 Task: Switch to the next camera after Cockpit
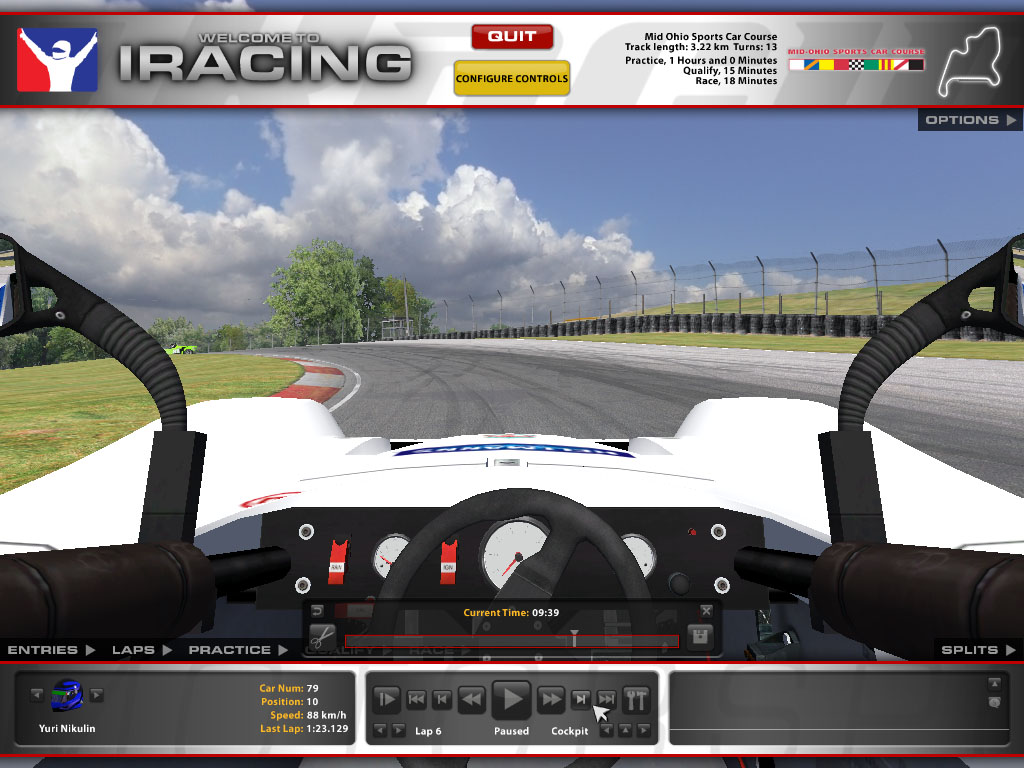point(643,731)
